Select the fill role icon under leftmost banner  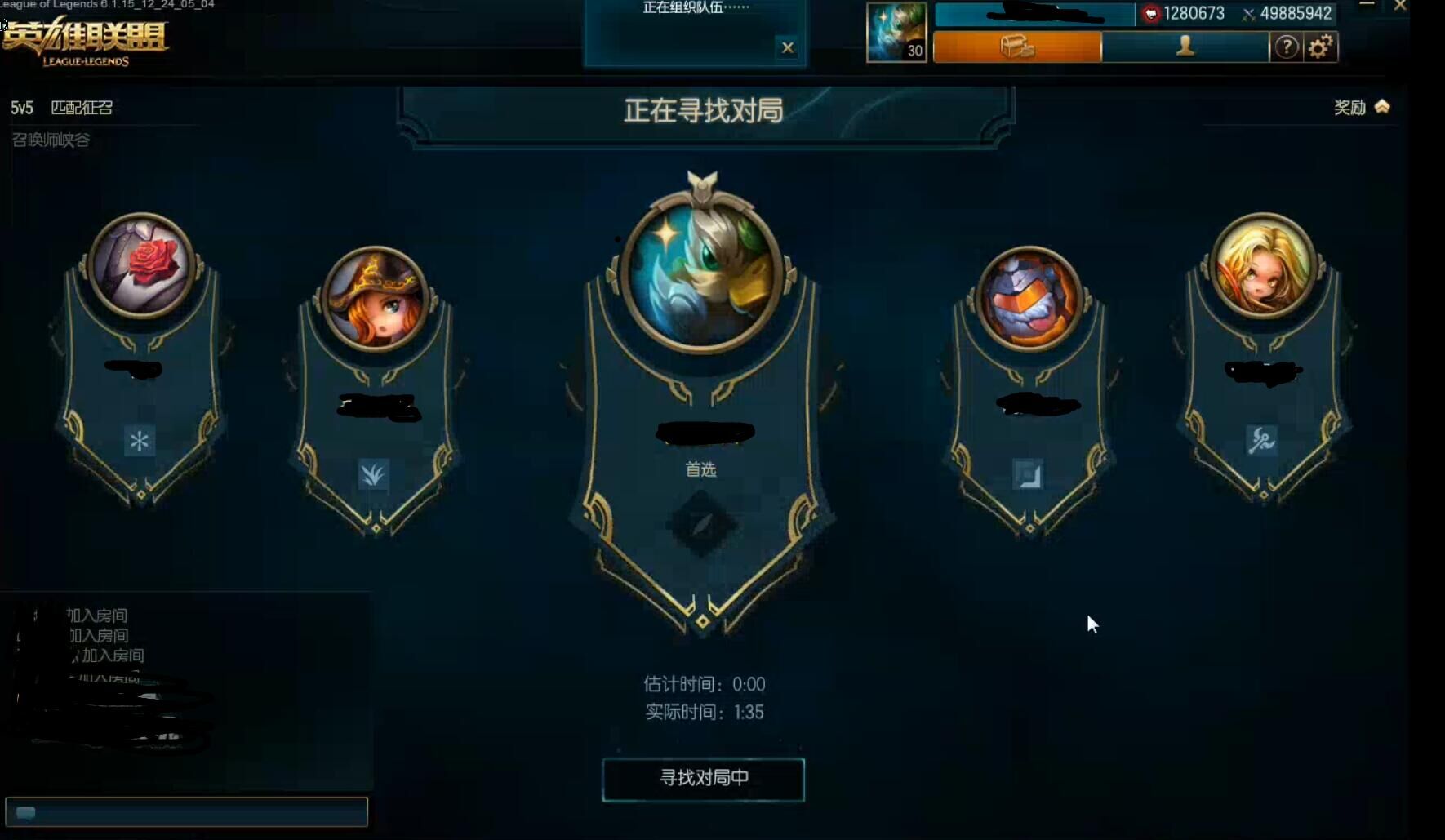[140, 441]
